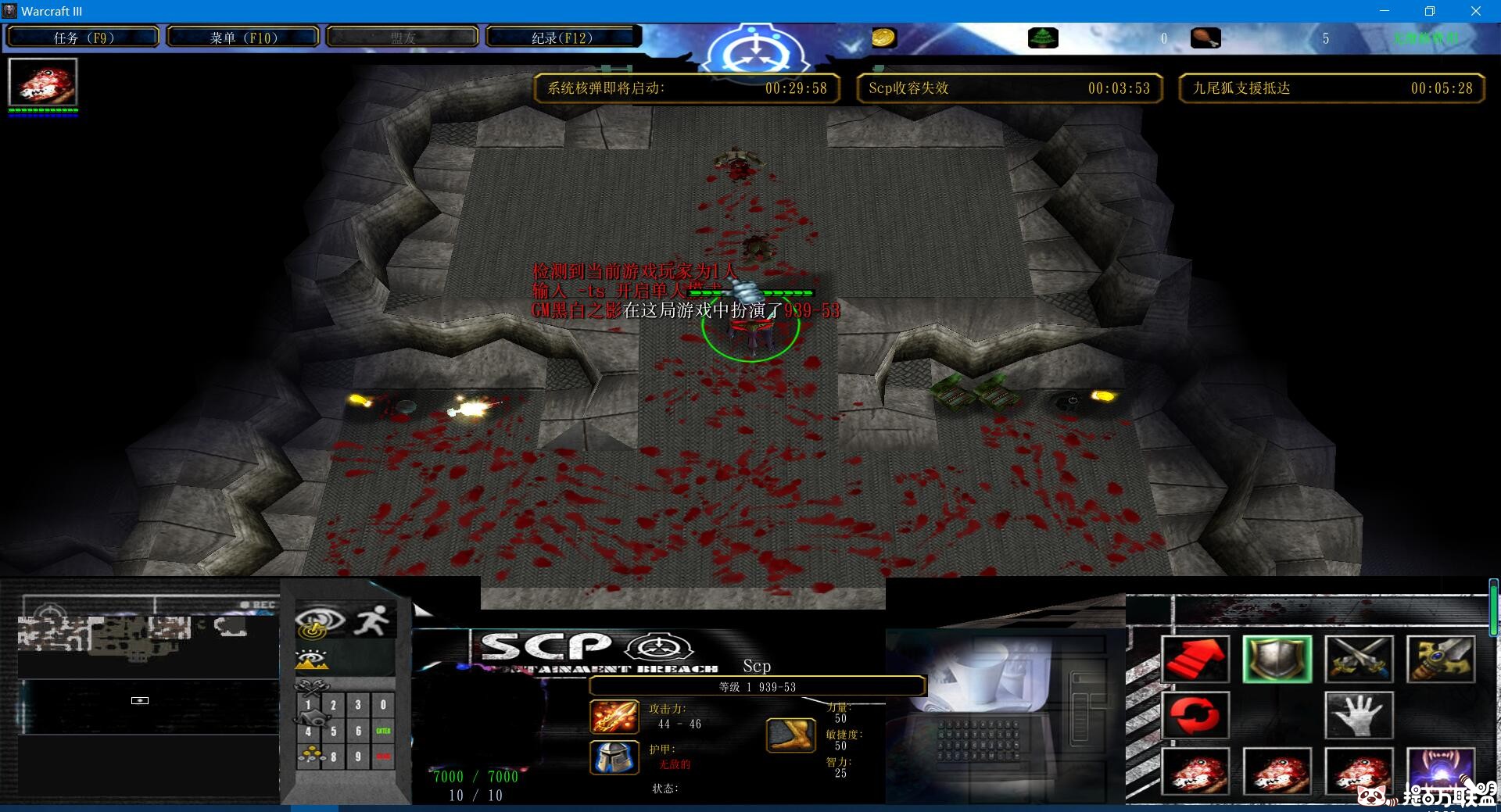This screenshot has width=1501, height=812.
Task: Open the 纪录 (F12) log
Action: tap(562, 38)
